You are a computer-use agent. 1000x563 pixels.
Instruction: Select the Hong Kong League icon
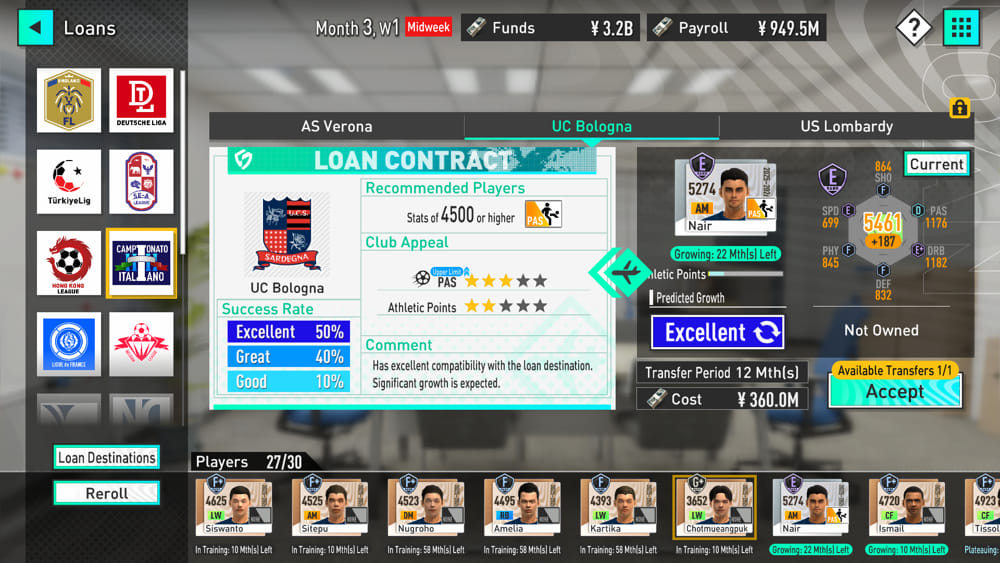69,263
